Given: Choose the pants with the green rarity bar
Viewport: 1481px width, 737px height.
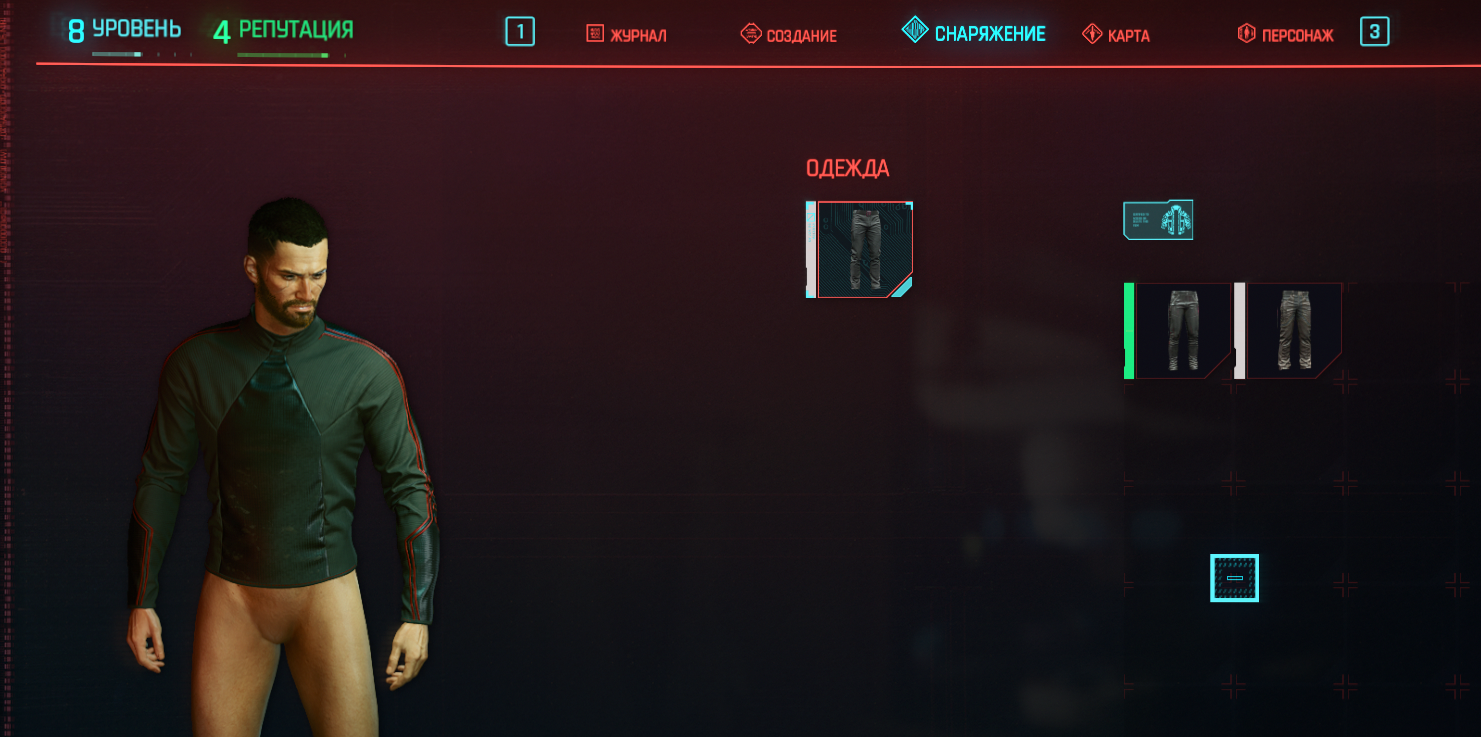Looking at the screenshot, I should pos(1181,330).
